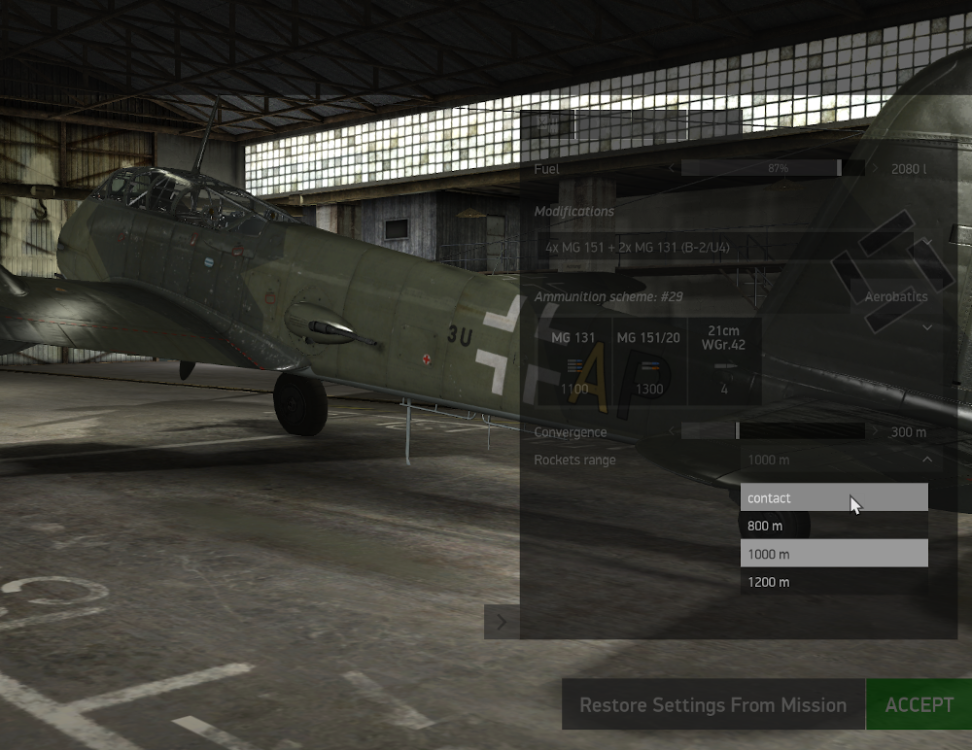
Task: Increase convergence with the right arrow
Action: click(877, 432)
